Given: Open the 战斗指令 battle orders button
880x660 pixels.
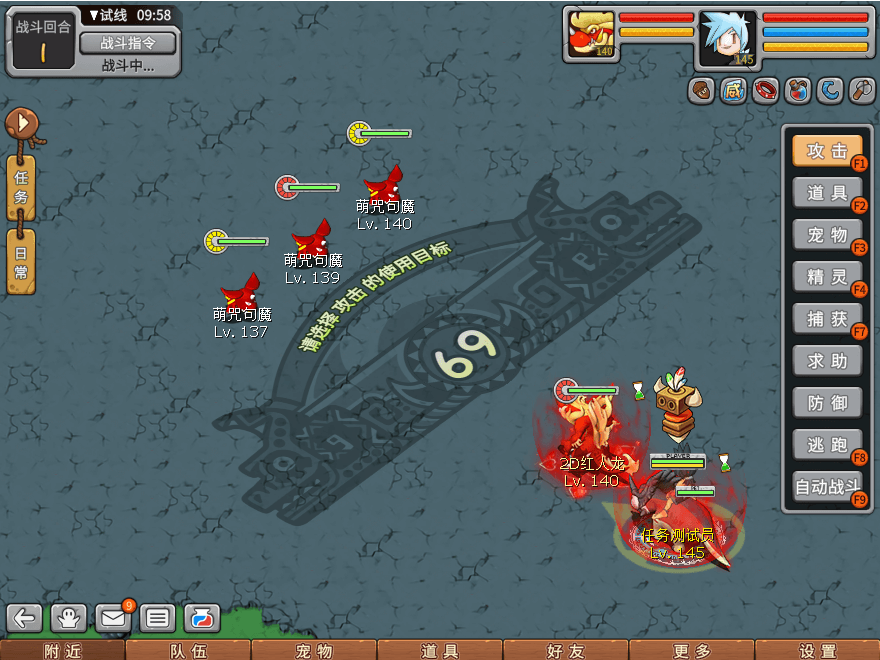Looking at the screenshot, I should click(127, 43).
